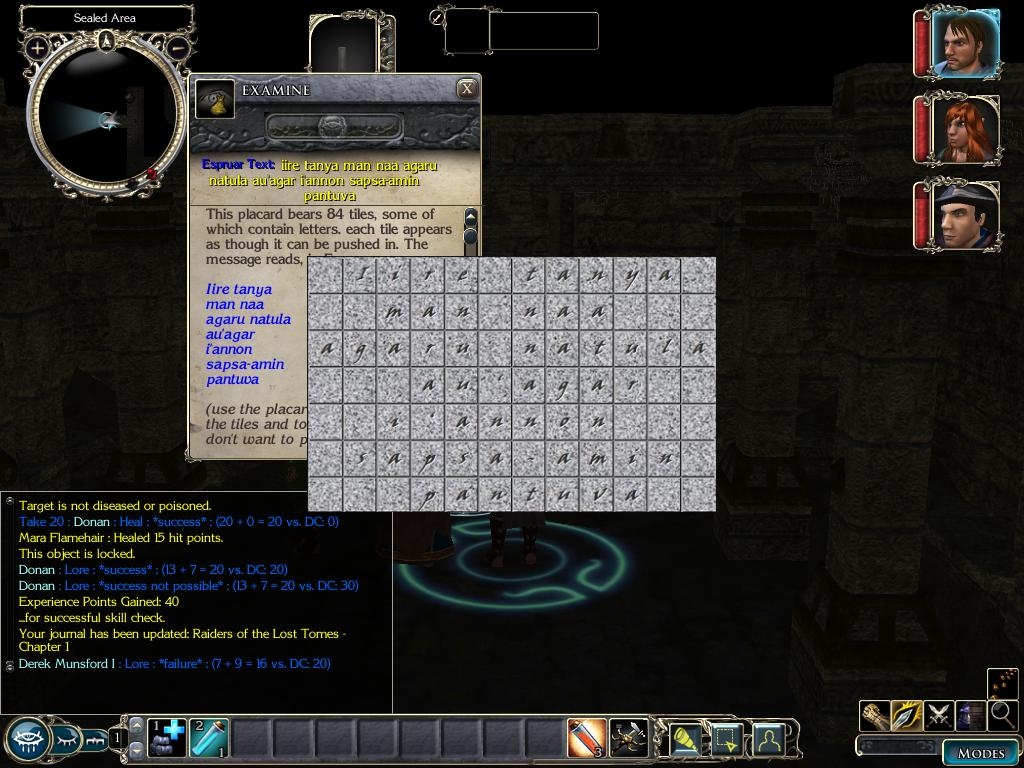Close the Examine window
The width and height of the screenshot is (1024, 768).
tap(467, 89)
